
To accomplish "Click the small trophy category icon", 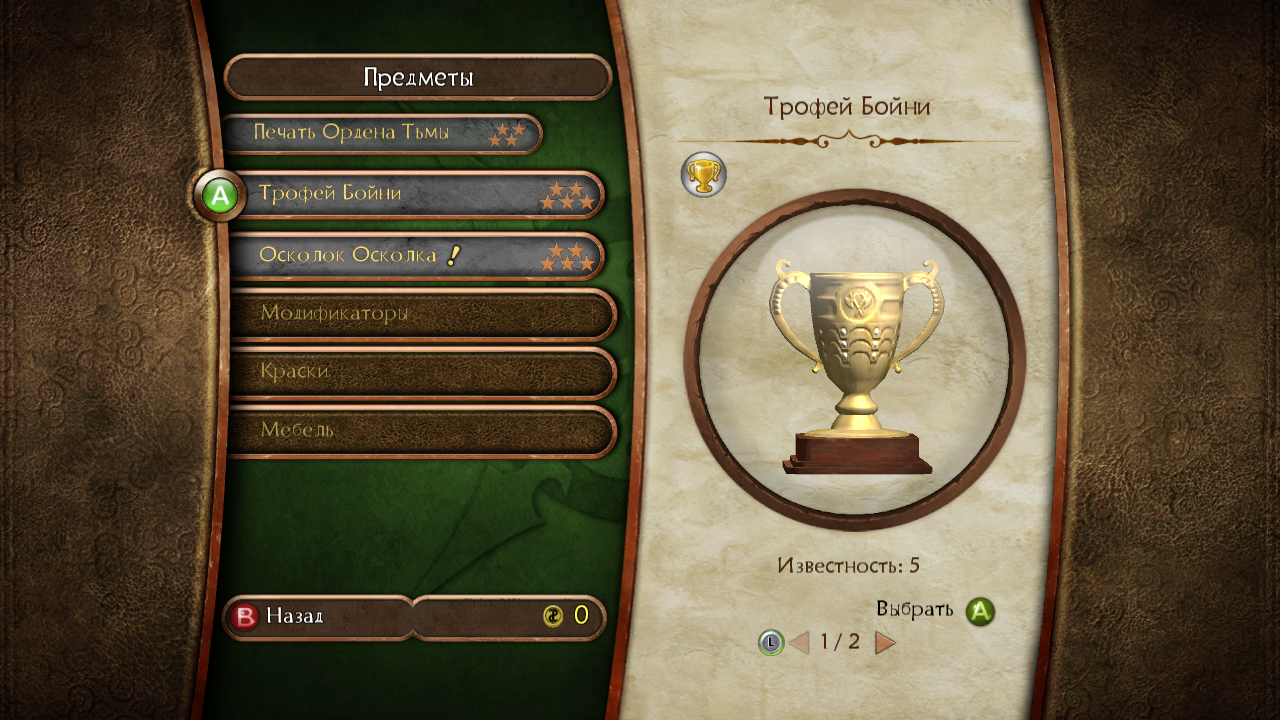I will pyautogui.click(x=703, y=175).
